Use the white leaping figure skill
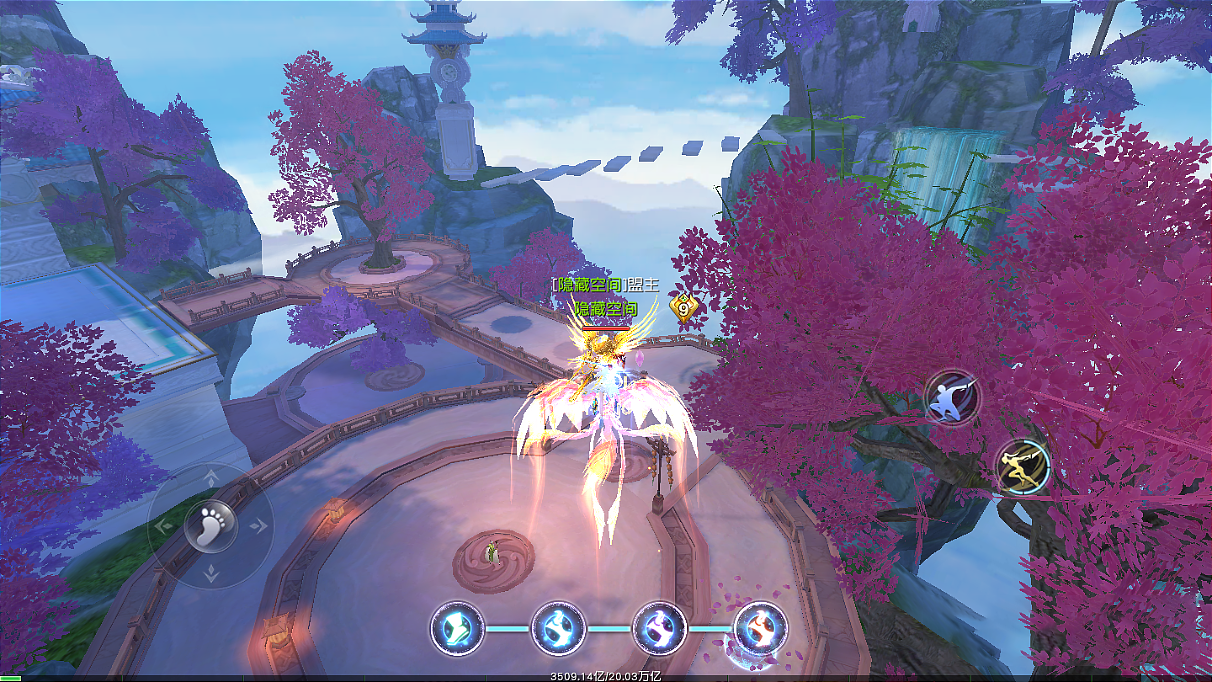The height and width of the screenshot is (682, 1212). pyautogui.click(x=951, y=398)
